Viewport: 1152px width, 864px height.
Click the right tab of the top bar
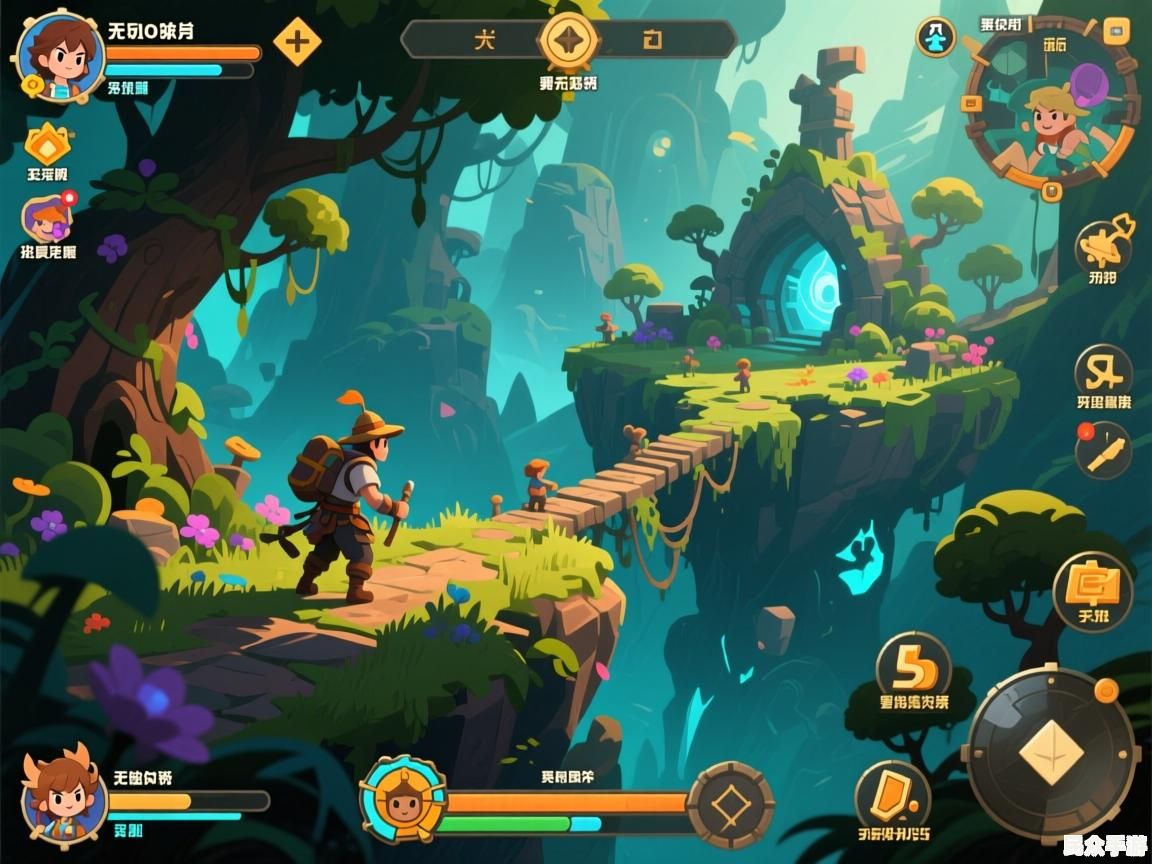[x=654, y=40]
